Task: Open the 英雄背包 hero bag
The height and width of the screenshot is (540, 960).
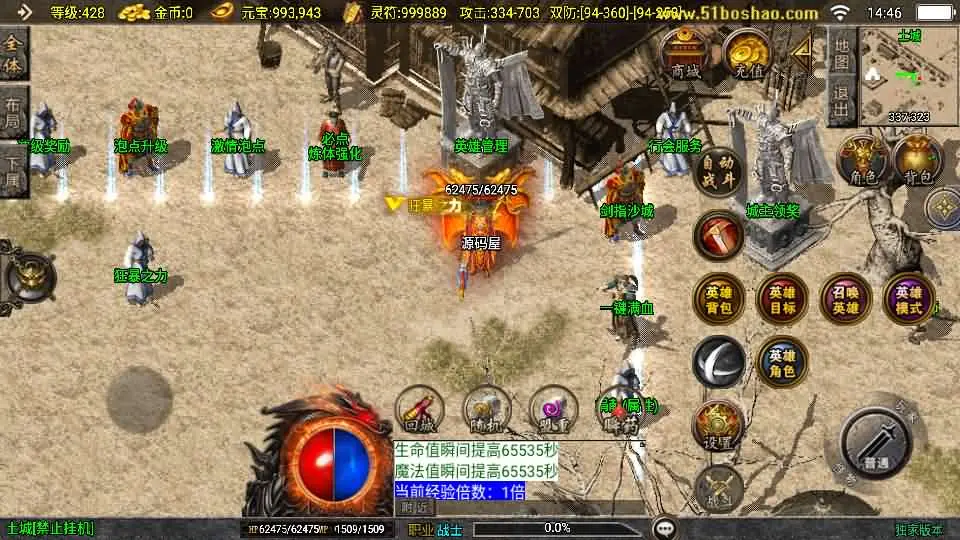Action: point(719,299)
